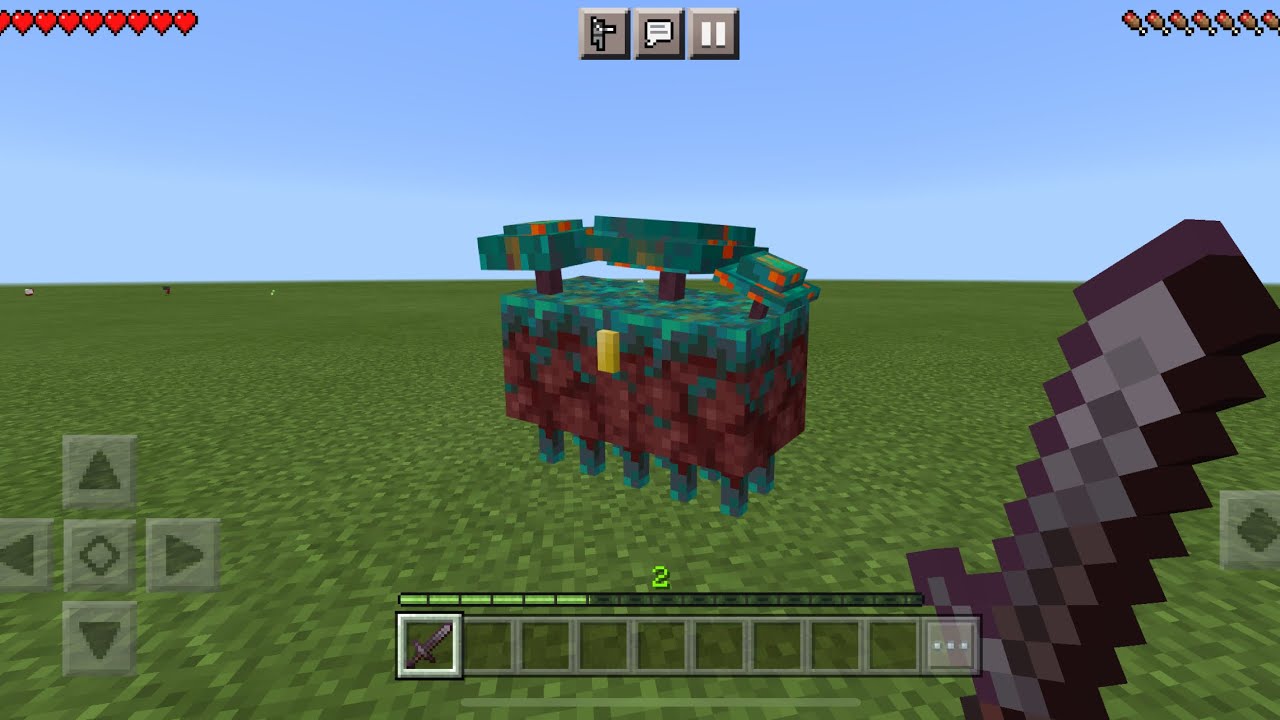Tap the green experience bar
Image resolution: width=1280 pixels, height=720 pixels.
click(660, 598)
